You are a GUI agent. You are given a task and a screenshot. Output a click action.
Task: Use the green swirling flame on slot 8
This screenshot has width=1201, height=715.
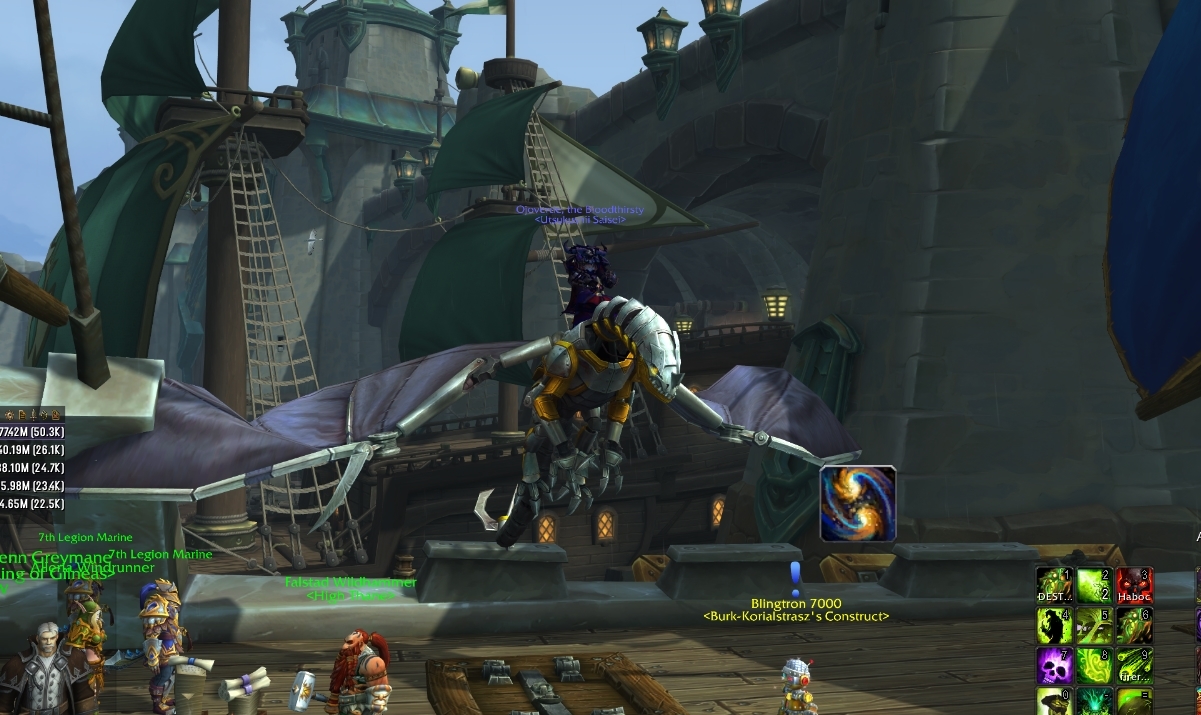(1094, 666)
